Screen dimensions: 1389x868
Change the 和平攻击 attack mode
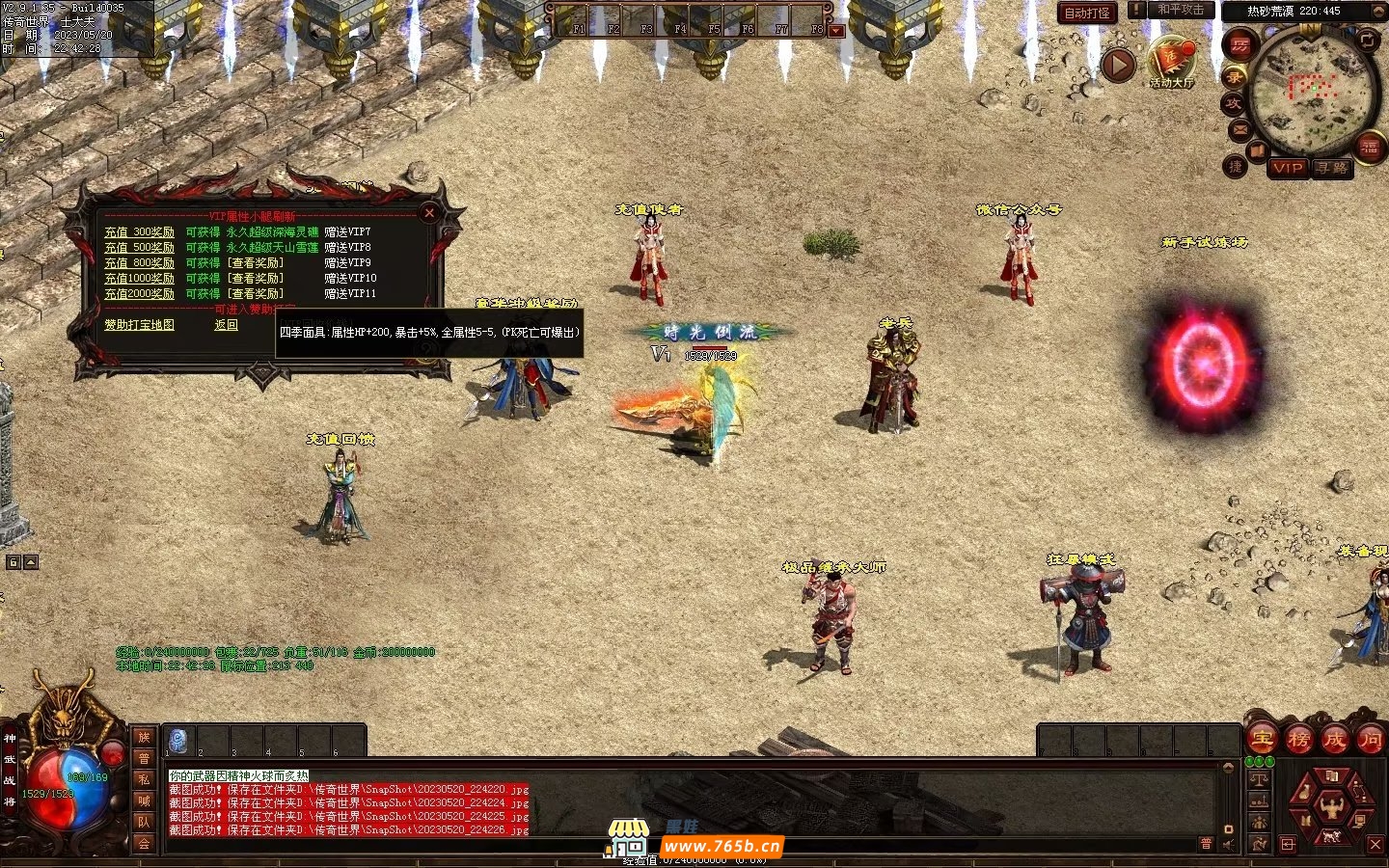click(x=1181, y=10)
